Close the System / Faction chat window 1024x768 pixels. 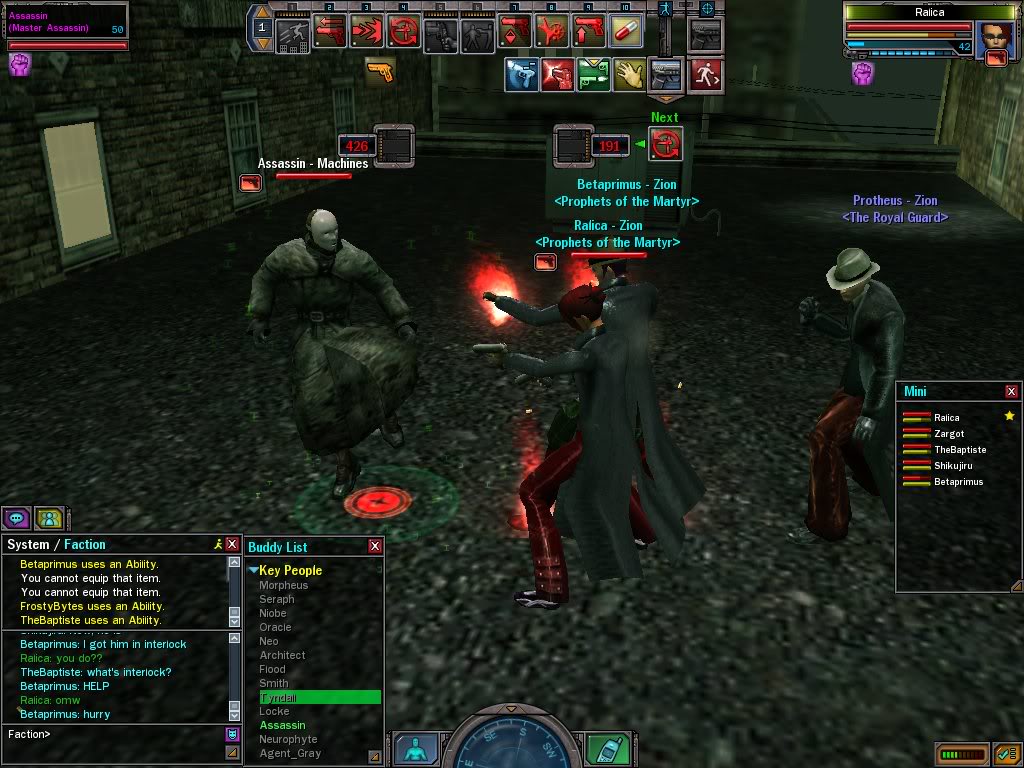point(232,544)
